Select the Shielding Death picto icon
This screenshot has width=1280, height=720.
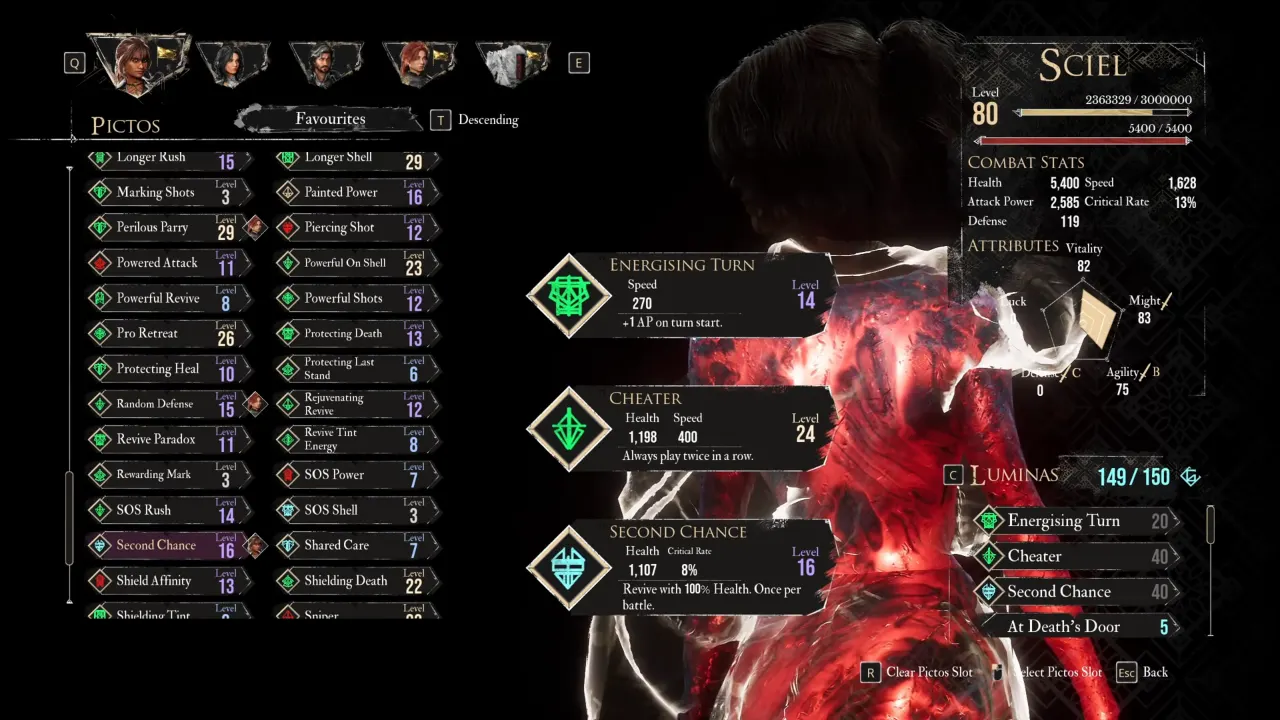pos(287,580)
